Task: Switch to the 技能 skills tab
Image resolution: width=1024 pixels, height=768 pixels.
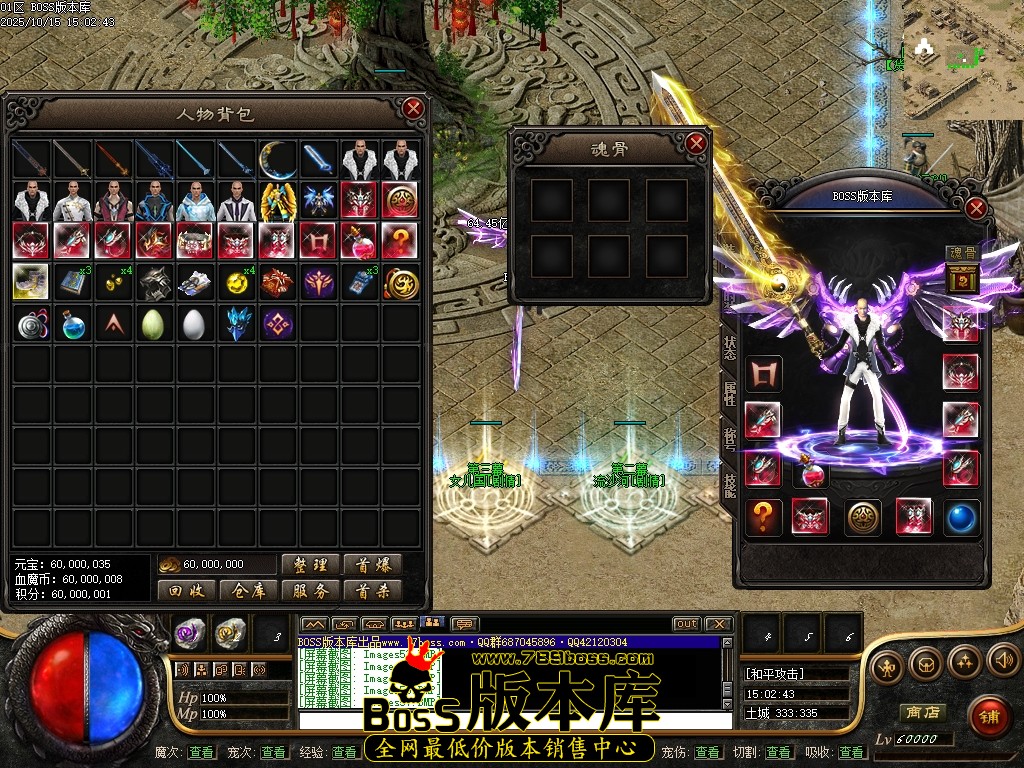Action: tap(730, 483)
